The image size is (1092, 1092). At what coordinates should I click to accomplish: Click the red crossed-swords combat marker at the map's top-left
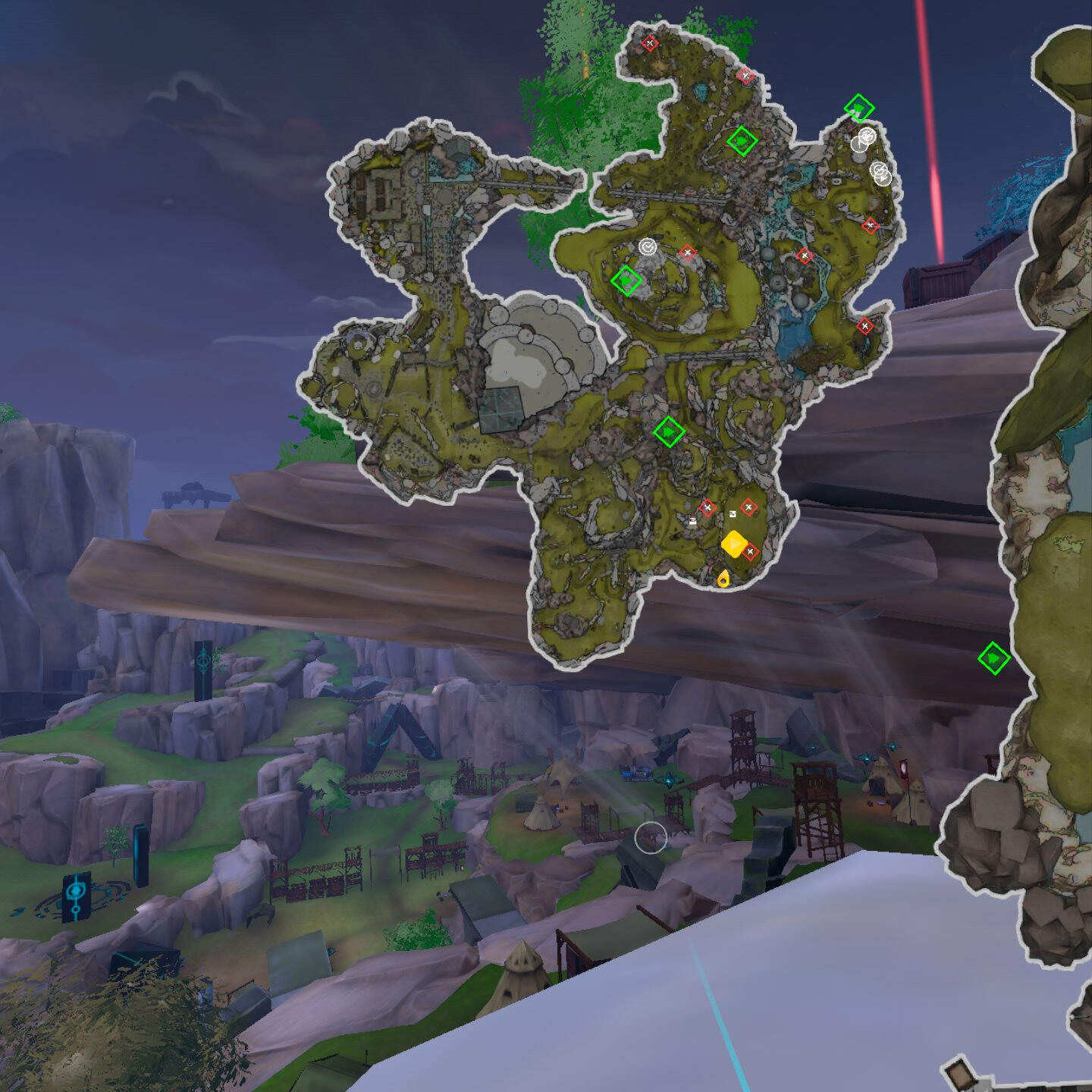tap(651, 44)
